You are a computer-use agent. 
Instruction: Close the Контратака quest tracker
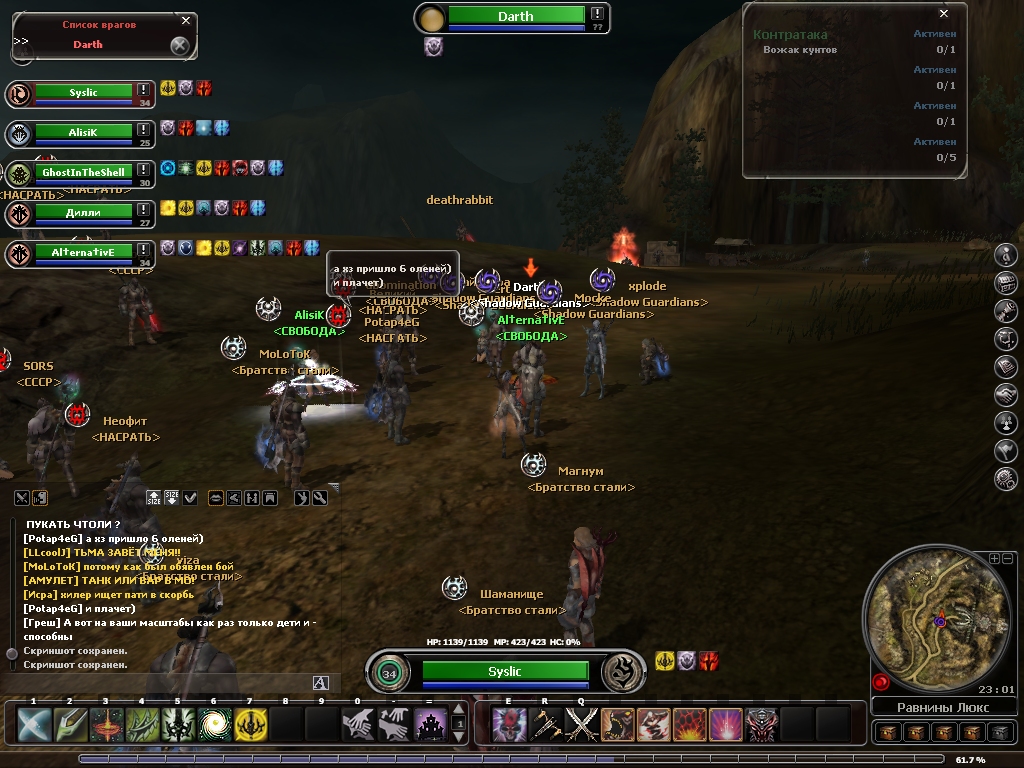[944, 14]
